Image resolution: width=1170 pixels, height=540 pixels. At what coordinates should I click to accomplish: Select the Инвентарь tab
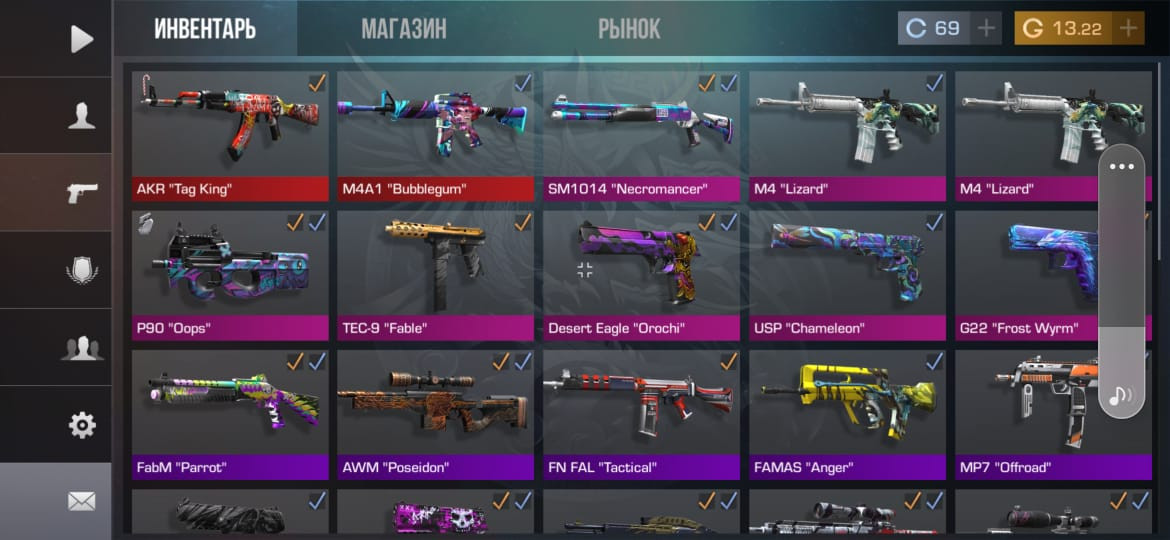pyautogui.click(x=205, y=29)
